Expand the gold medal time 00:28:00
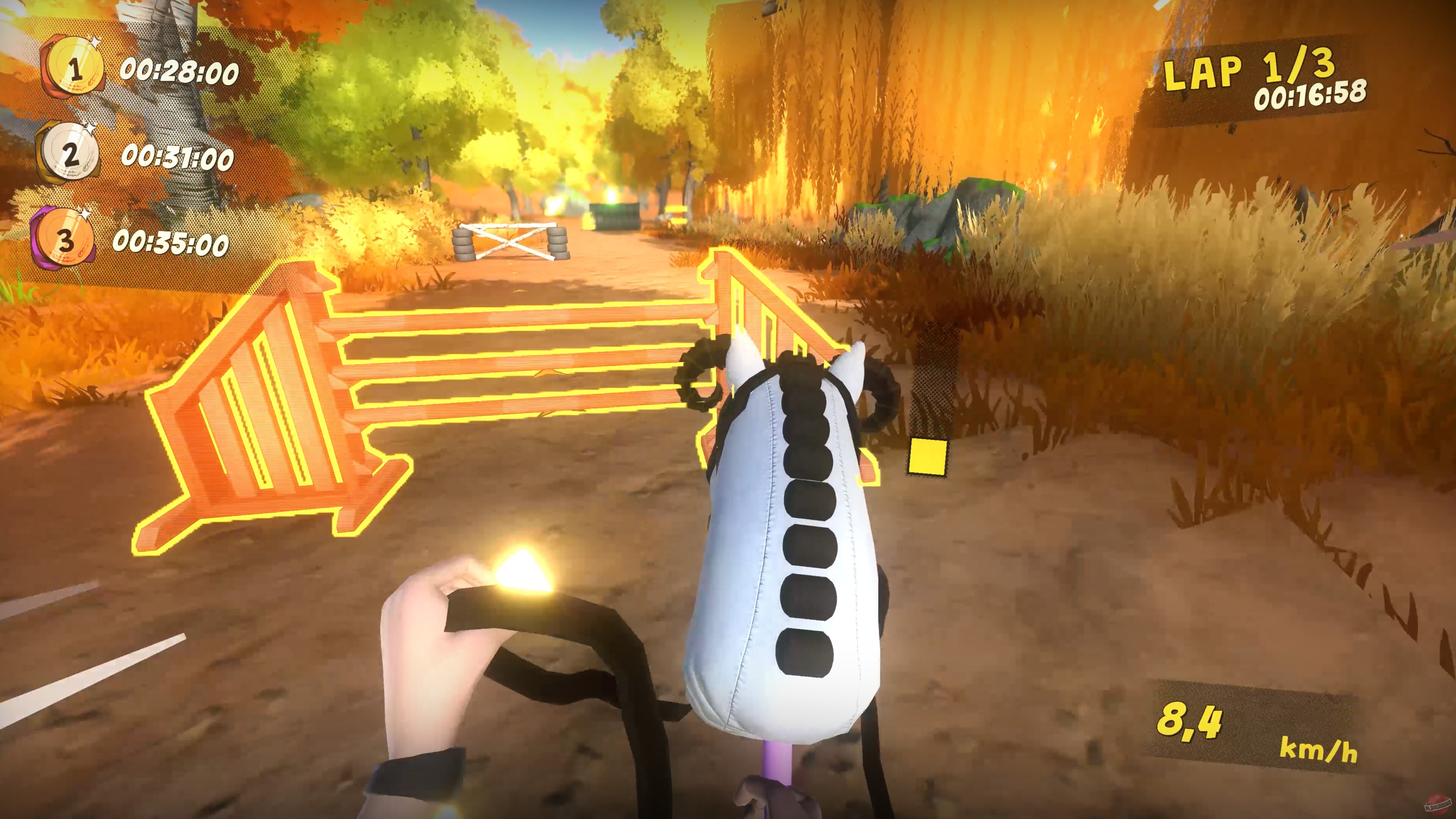The width and height of the screenshot is (1456, 819). [178, 72]
